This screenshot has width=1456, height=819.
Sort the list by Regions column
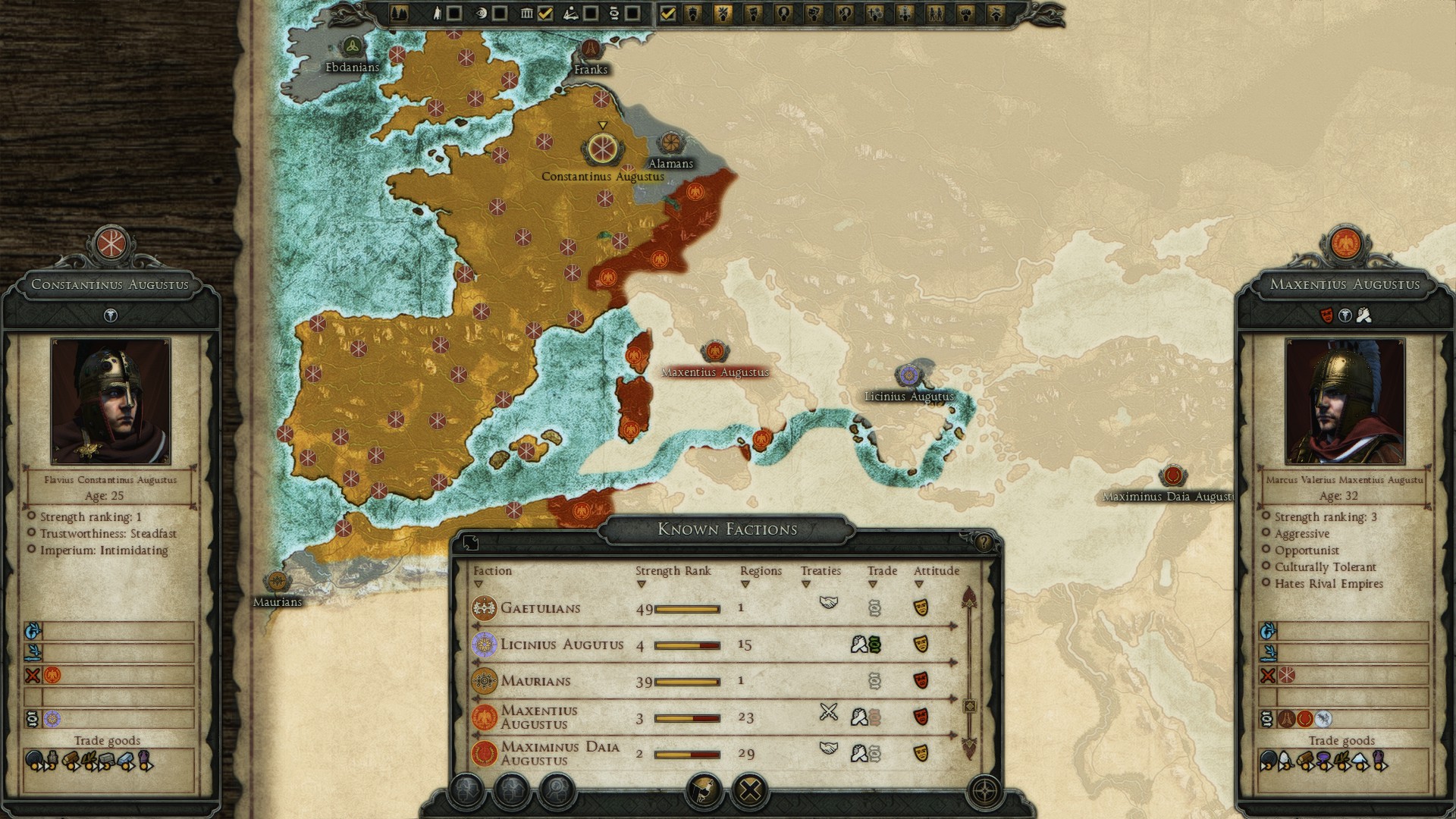tap(760, 571)
